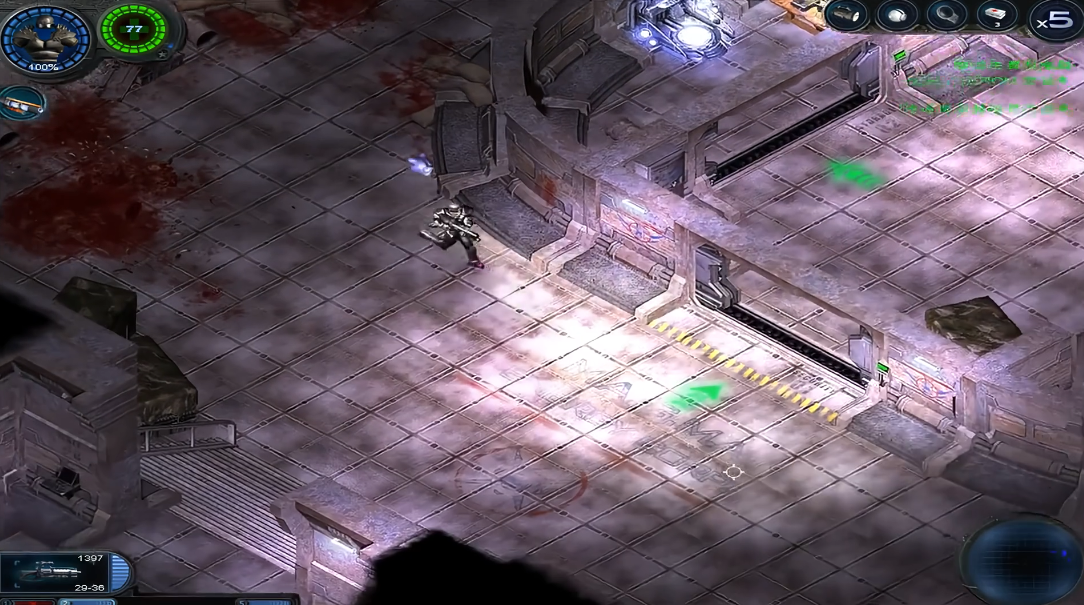The width and height of the screenshot is (1084, 605).
Task: Select the round headlamp gadget icon
Action: pos(897,14)
